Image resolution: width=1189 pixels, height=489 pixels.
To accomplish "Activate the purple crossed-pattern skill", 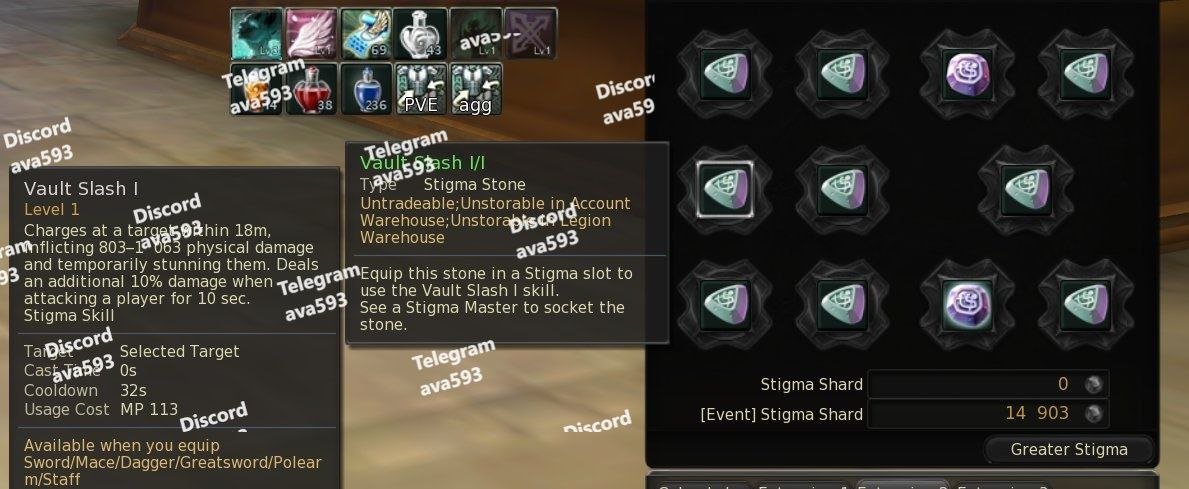I will tap(529, 34).
